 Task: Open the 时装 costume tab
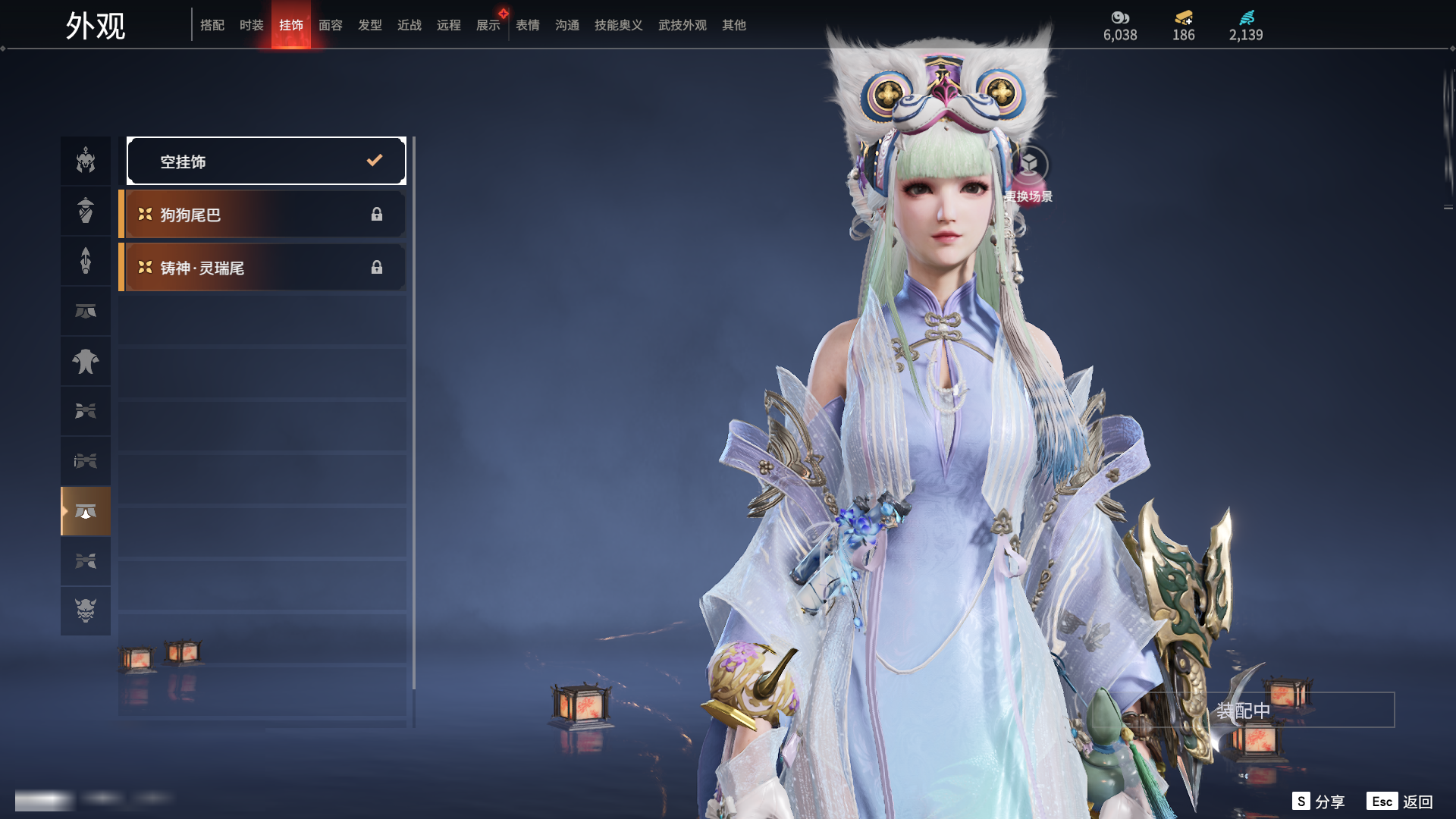[x=252, y=25]
